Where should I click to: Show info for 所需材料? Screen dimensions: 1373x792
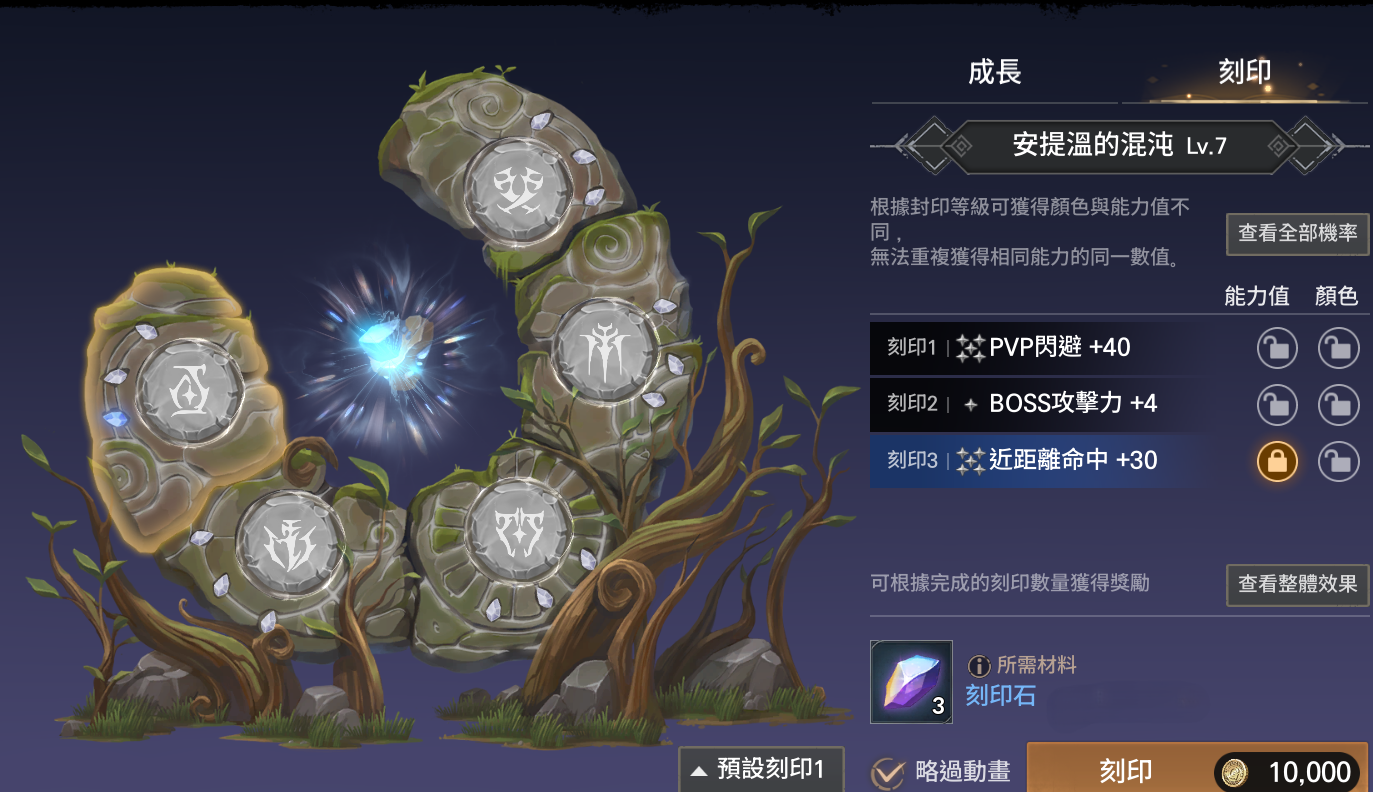point(978,665)
